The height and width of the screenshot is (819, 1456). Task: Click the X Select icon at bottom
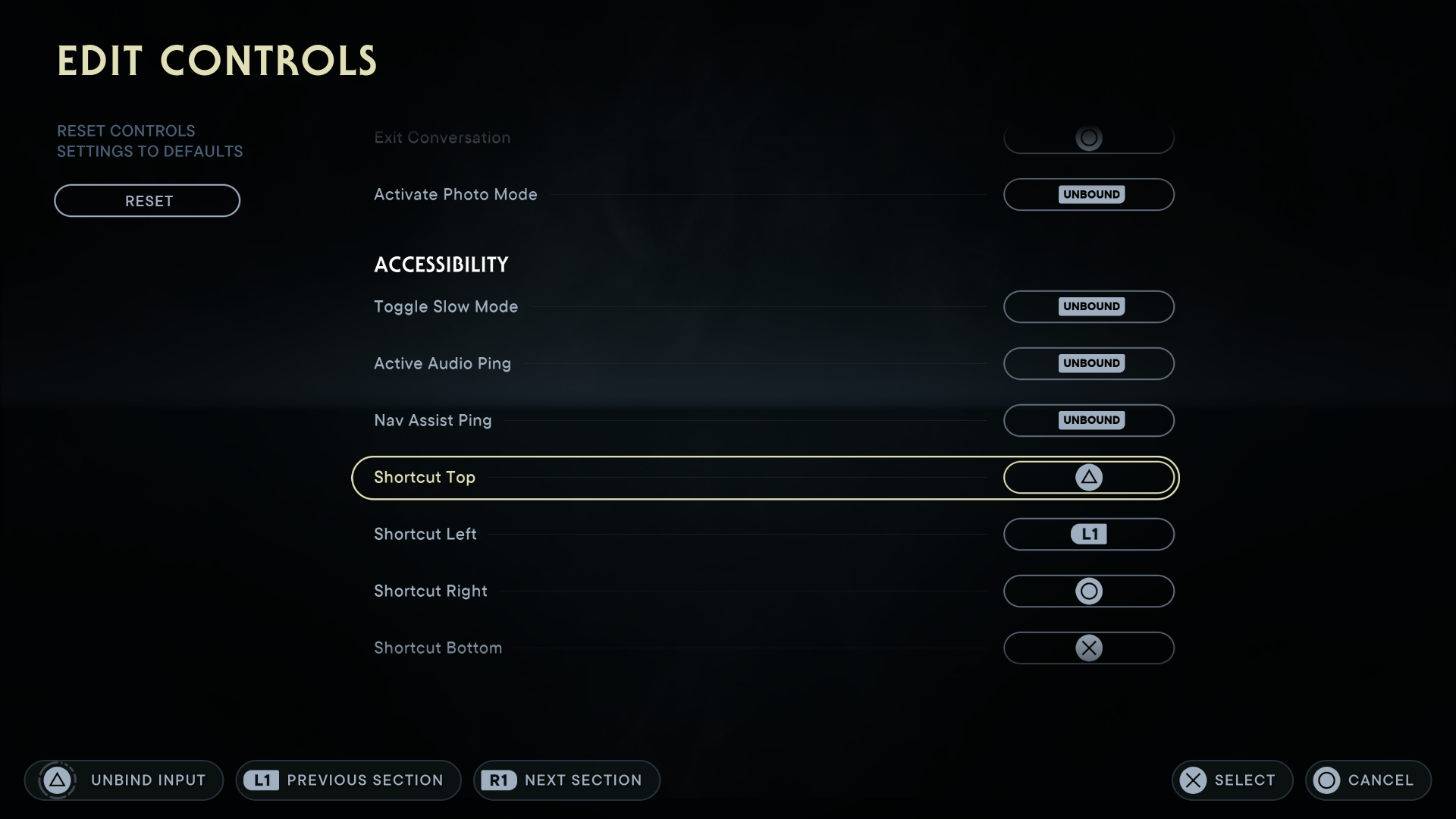pos(1194,780)
